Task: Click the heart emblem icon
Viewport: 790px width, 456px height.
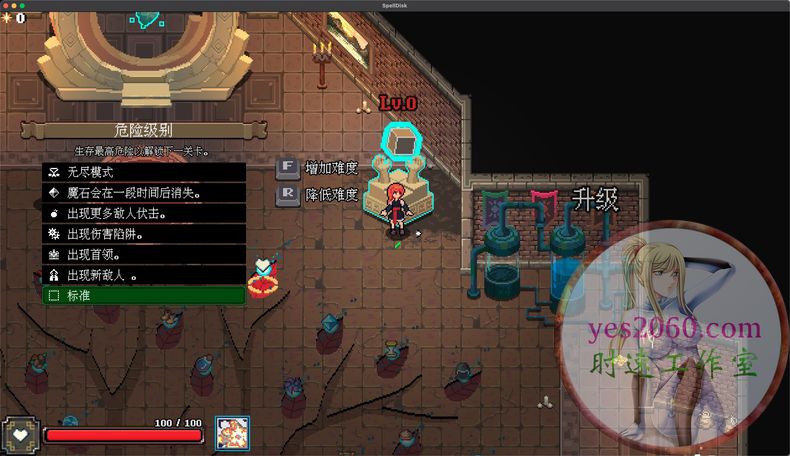Action: tap(21, 435)
